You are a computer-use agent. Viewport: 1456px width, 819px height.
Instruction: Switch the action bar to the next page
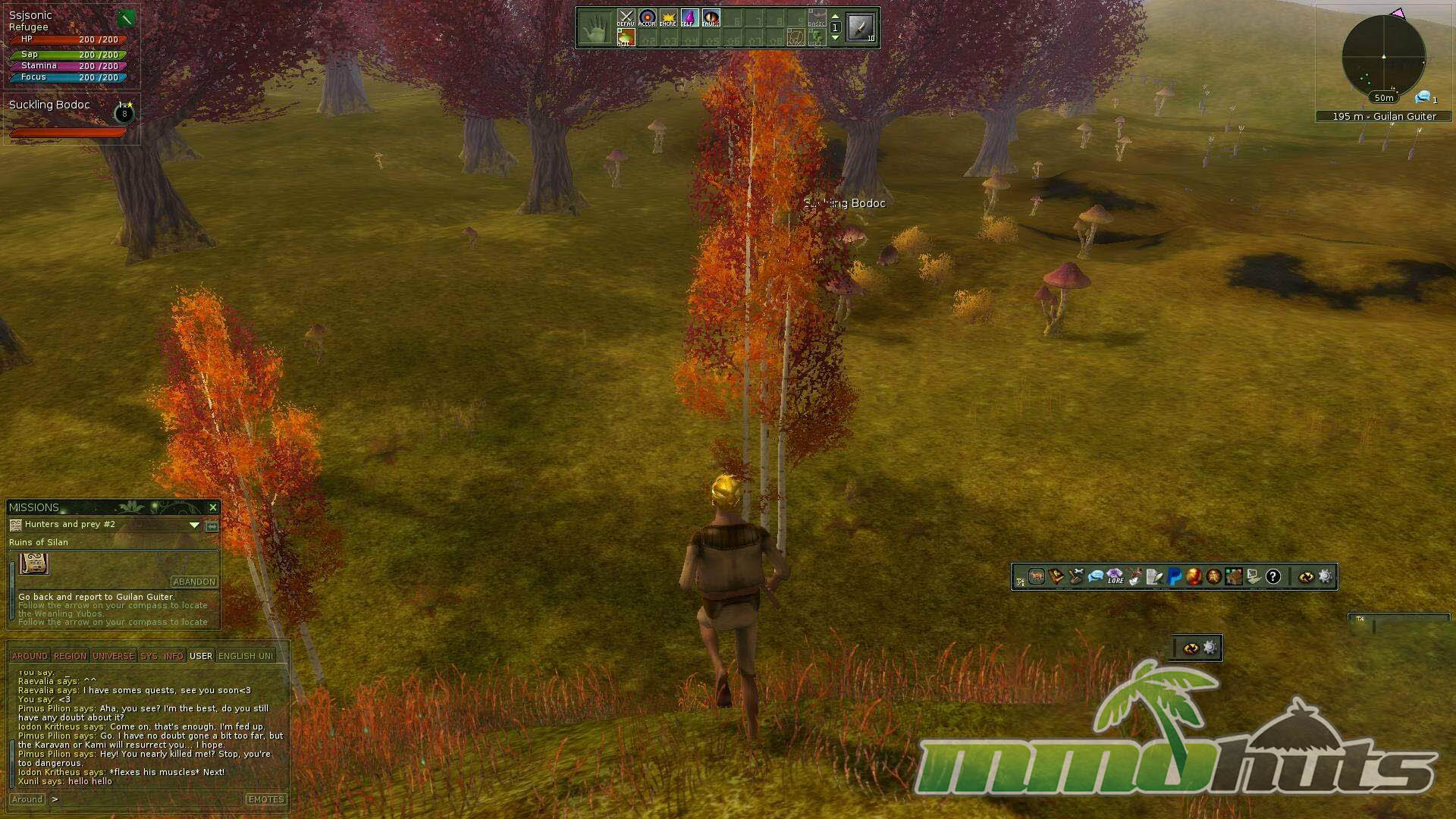coord(835,37)
